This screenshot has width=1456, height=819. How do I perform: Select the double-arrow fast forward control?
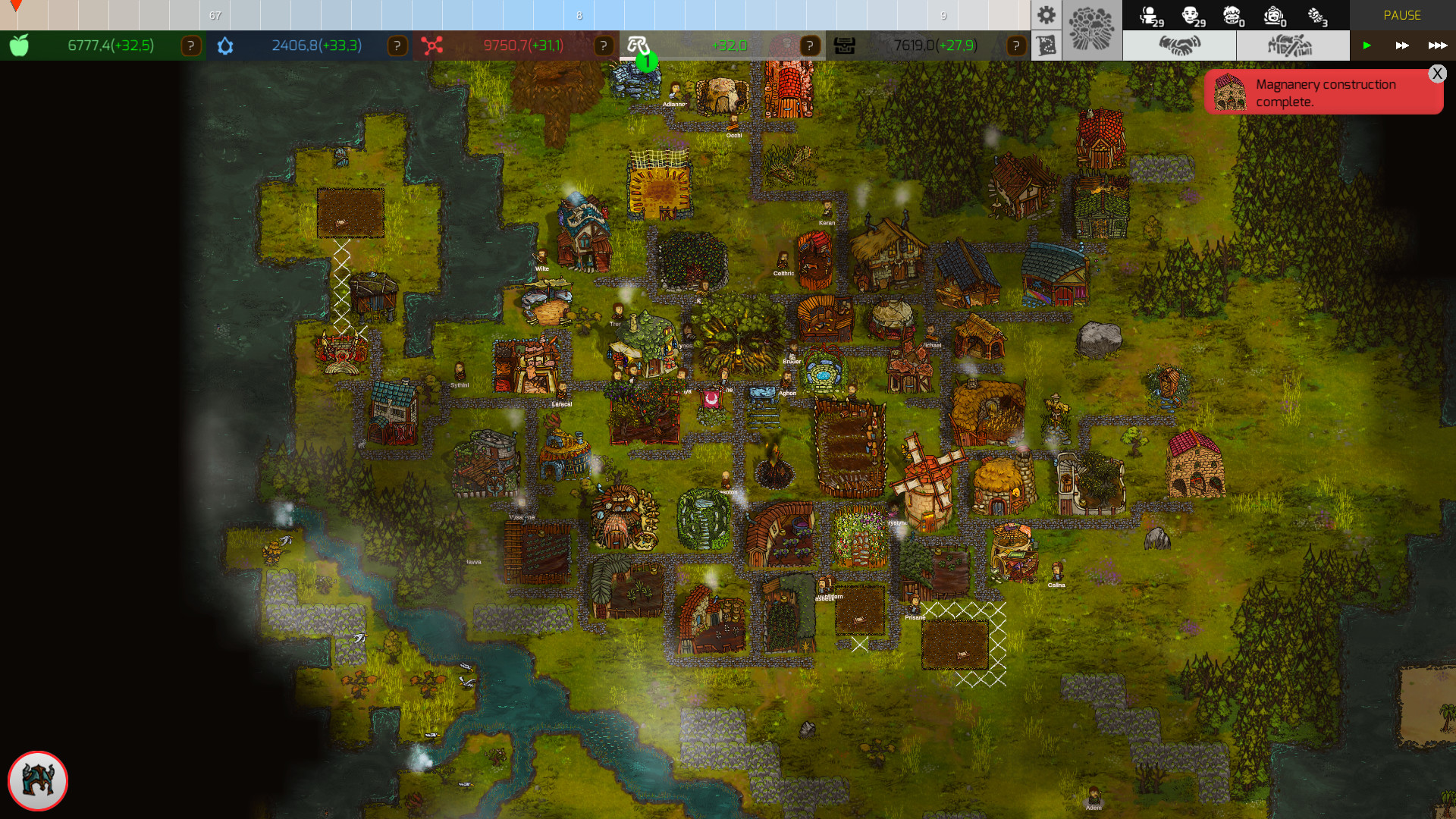(x=1402, y=45)
